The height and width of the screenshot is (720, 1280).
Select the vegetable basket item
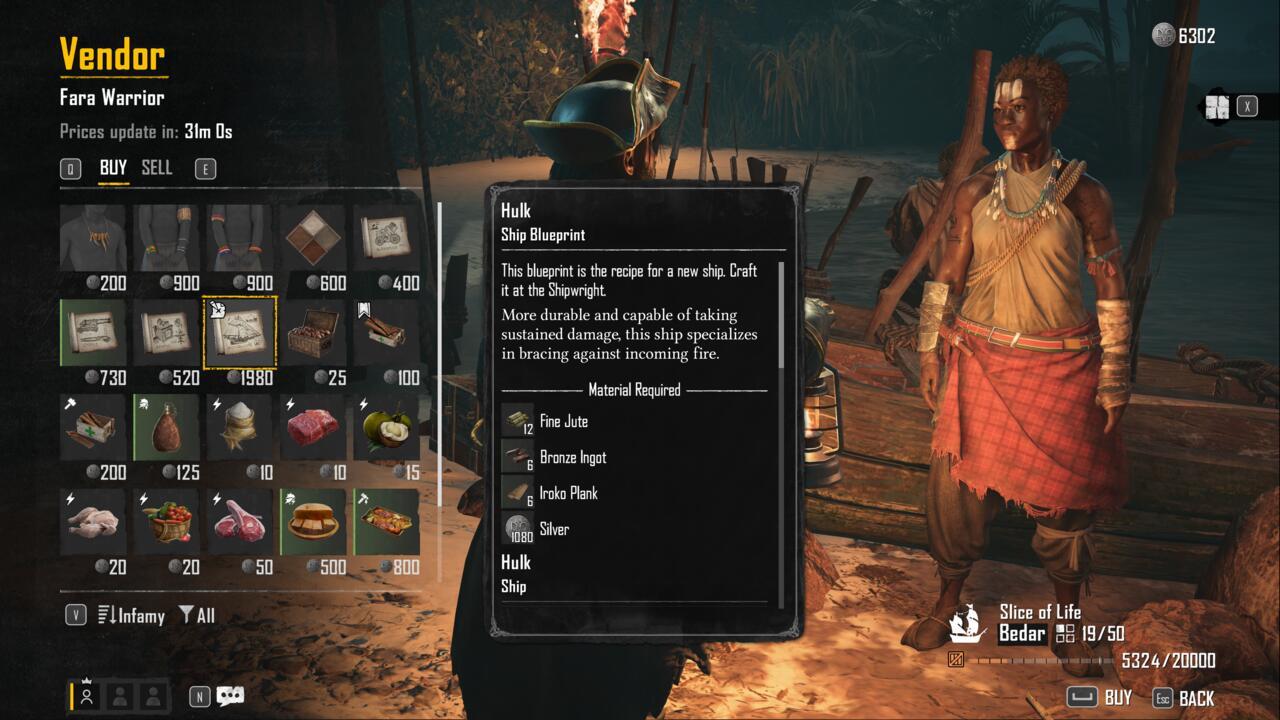click(x=167, y=521)
